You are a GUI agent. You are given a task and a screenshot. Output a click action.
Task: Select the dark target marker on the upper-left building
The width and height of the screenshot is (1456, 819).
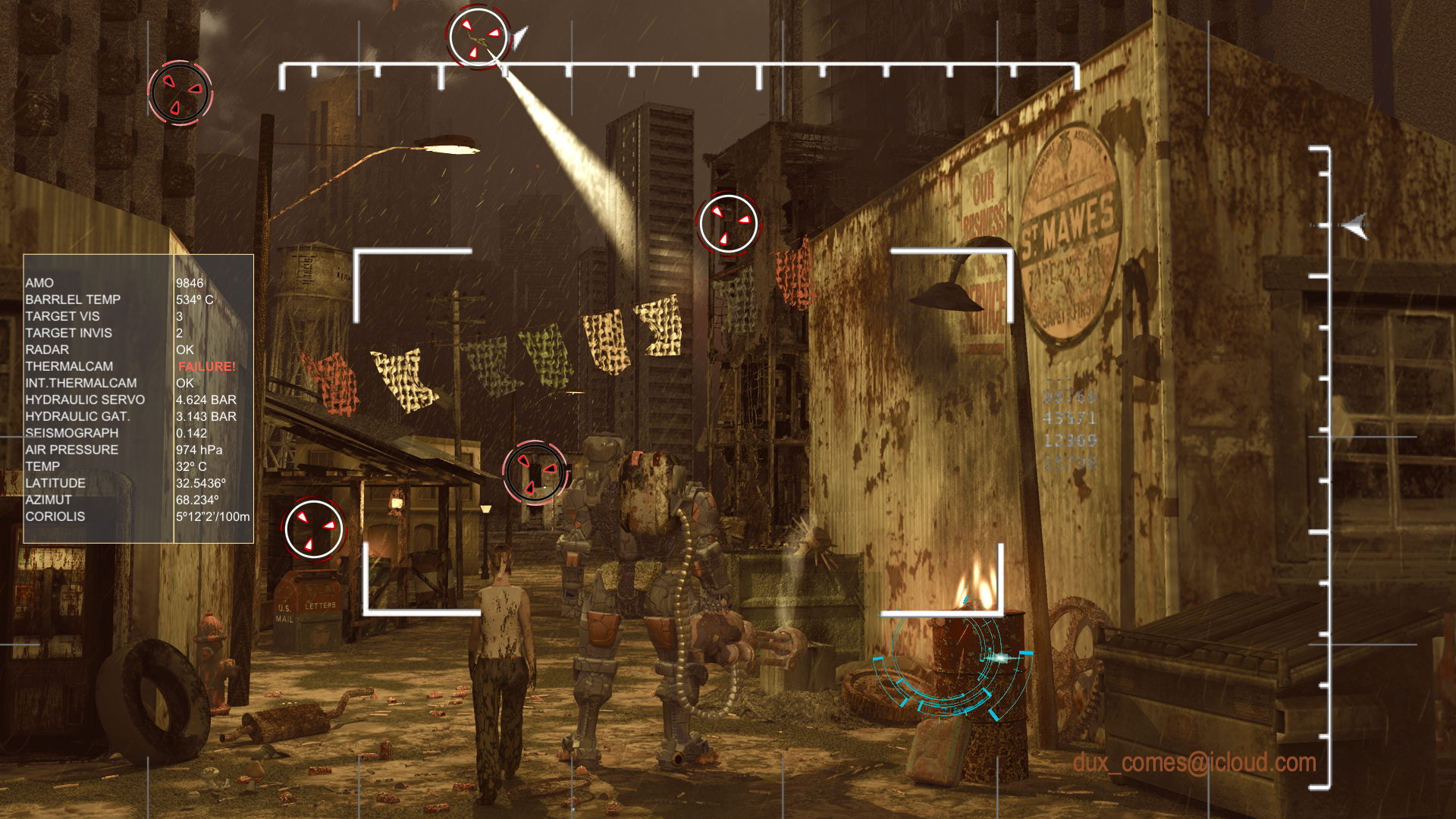[x=180, y=93]
